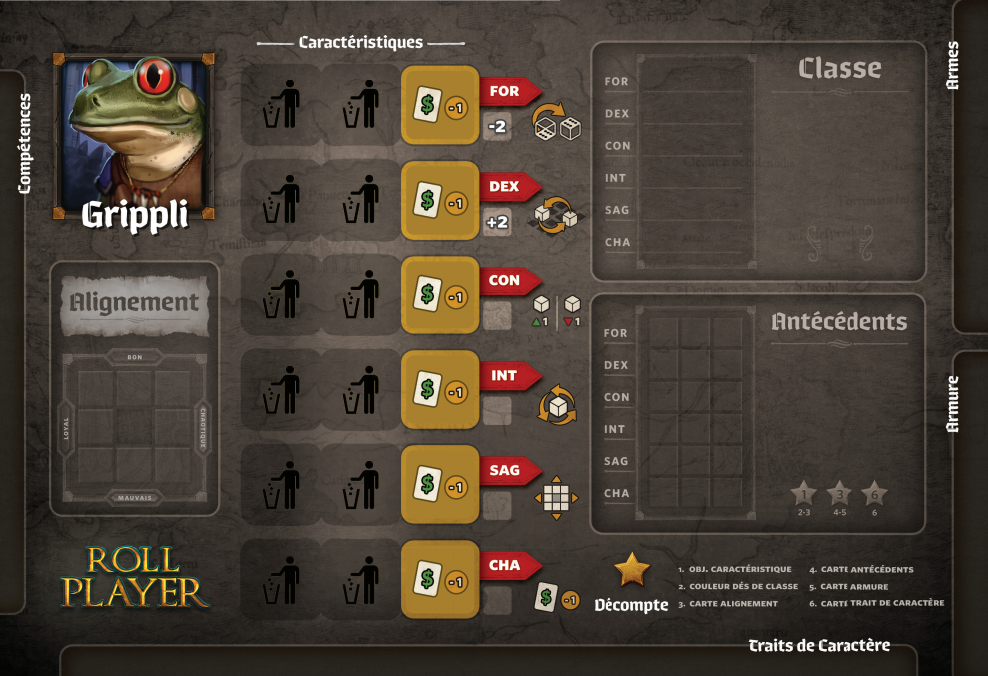The width and height of the screenshot is (988, 676).
Task: Activate the INT die reroll icon
Action: (557, 406)
